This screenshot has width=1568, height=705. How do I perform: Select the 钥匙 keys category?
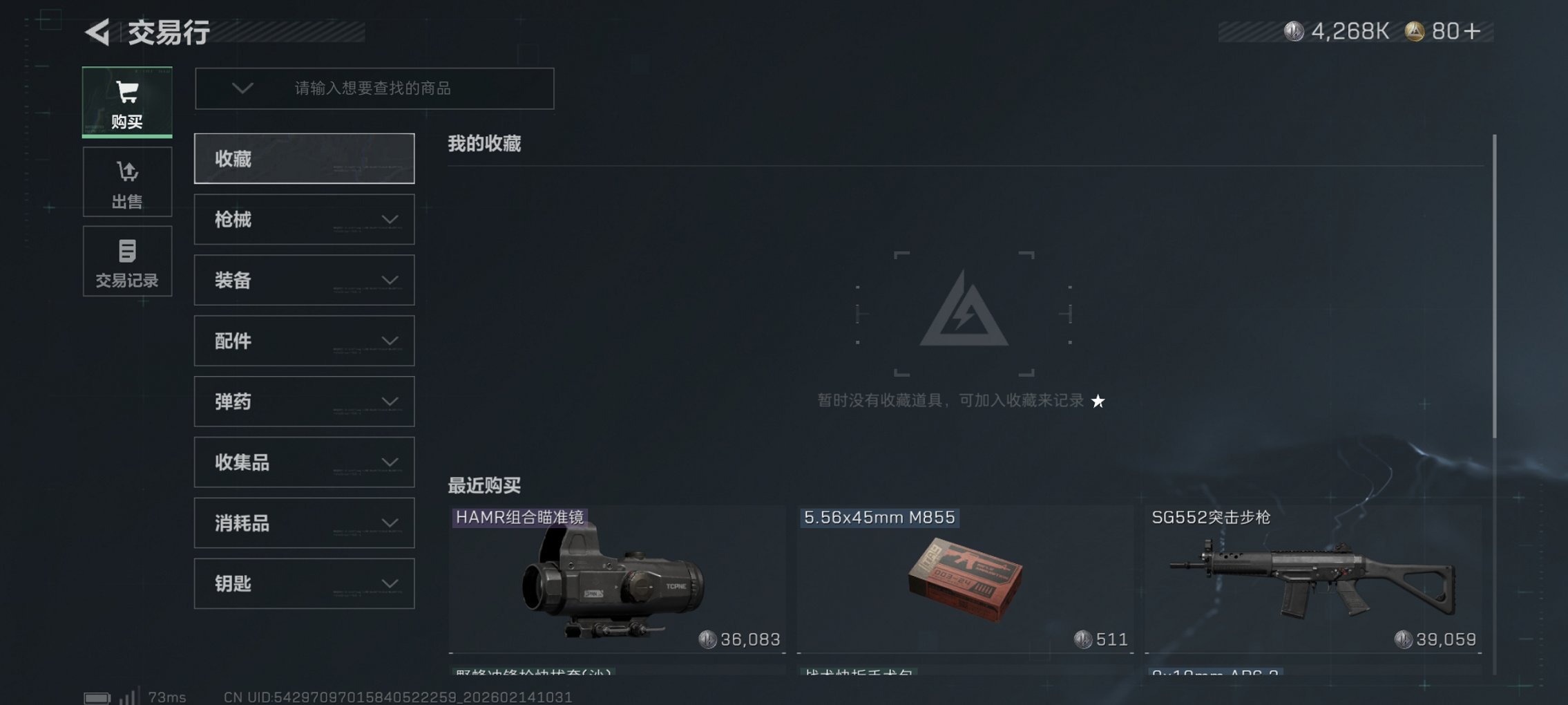tap(304, 583)
